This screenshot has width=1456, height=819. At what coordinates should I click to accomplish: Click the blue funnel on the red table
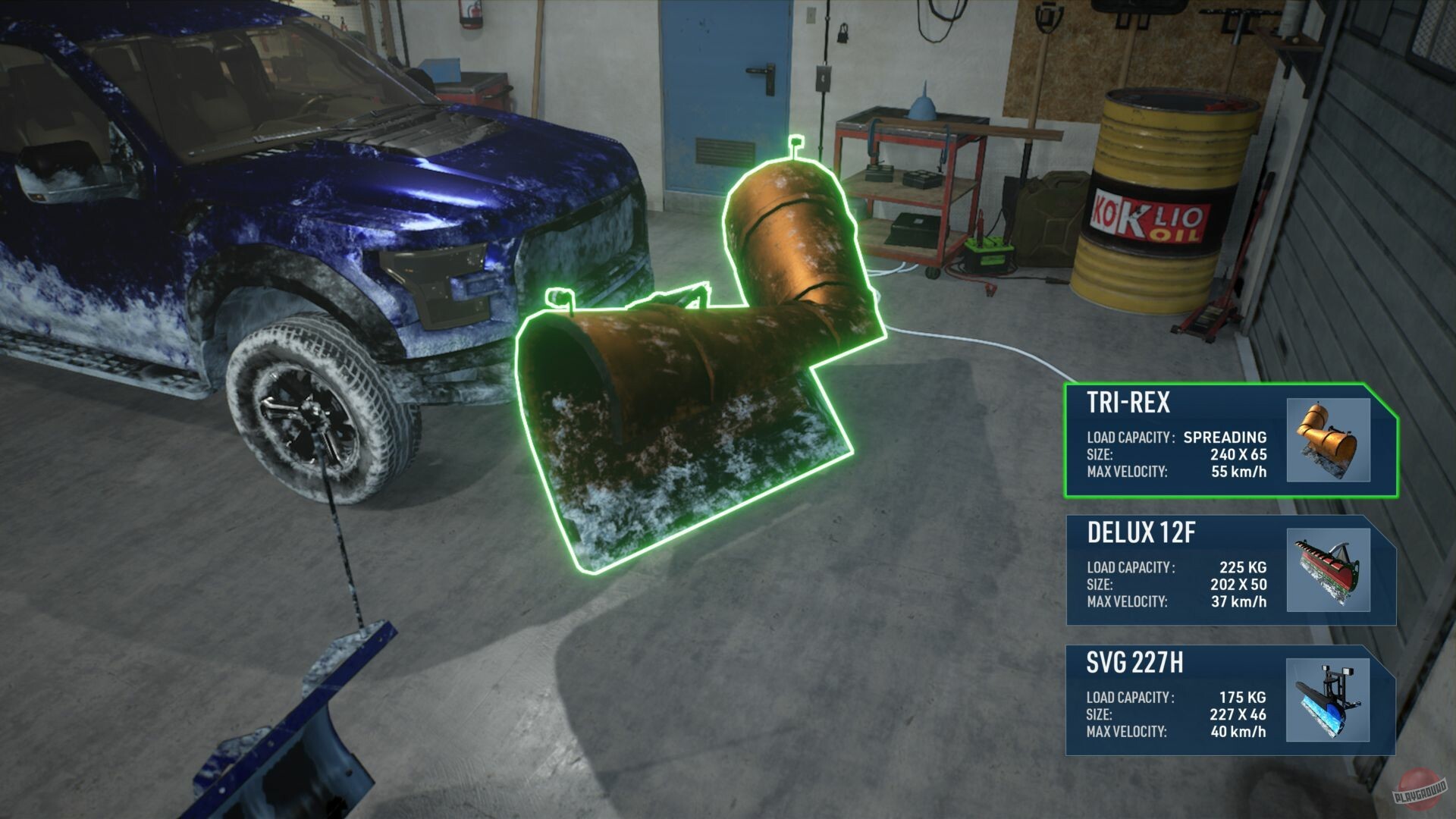(922, 106)
